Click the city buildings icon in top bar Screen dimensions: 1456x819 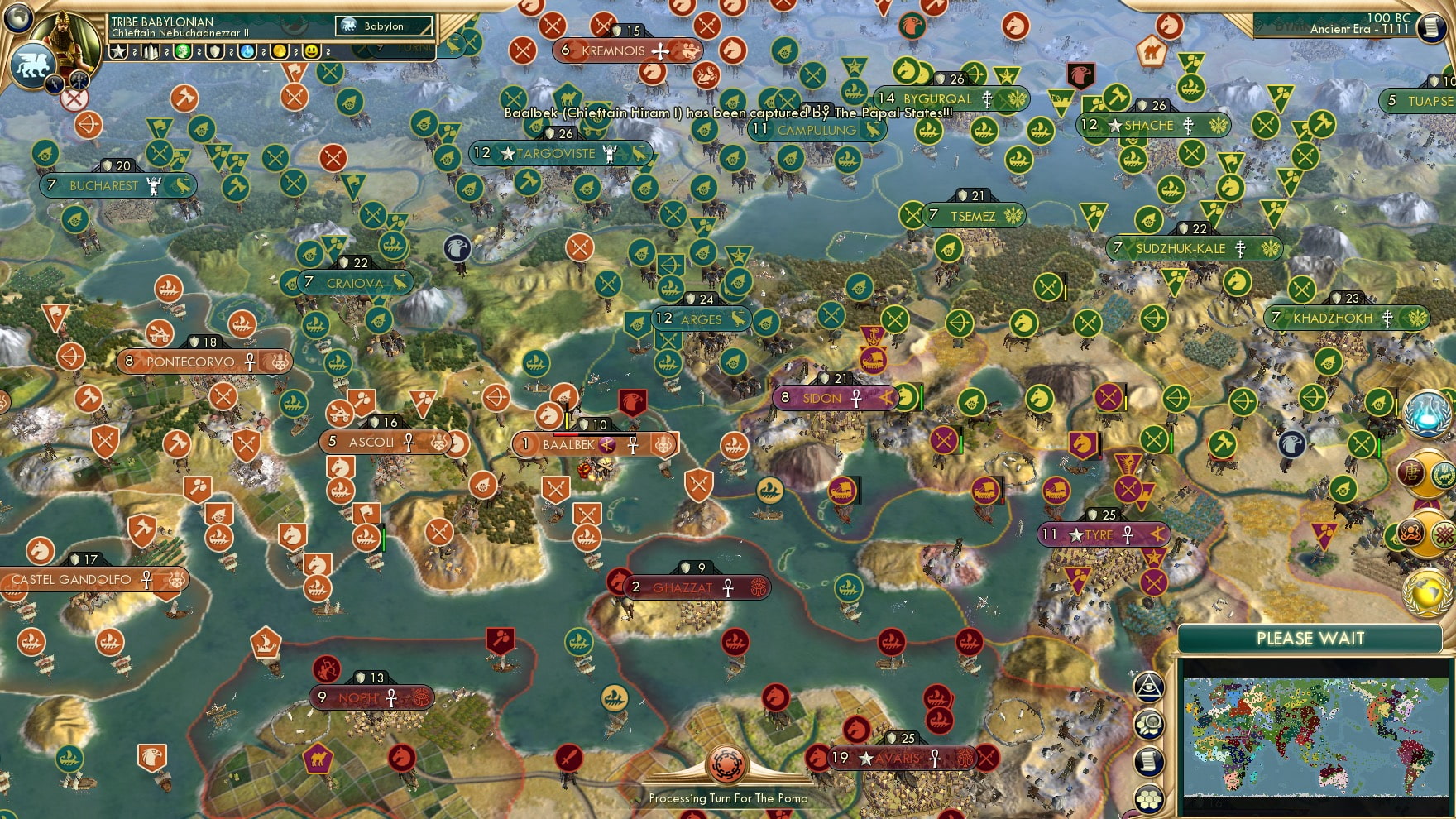pos(151,52)
